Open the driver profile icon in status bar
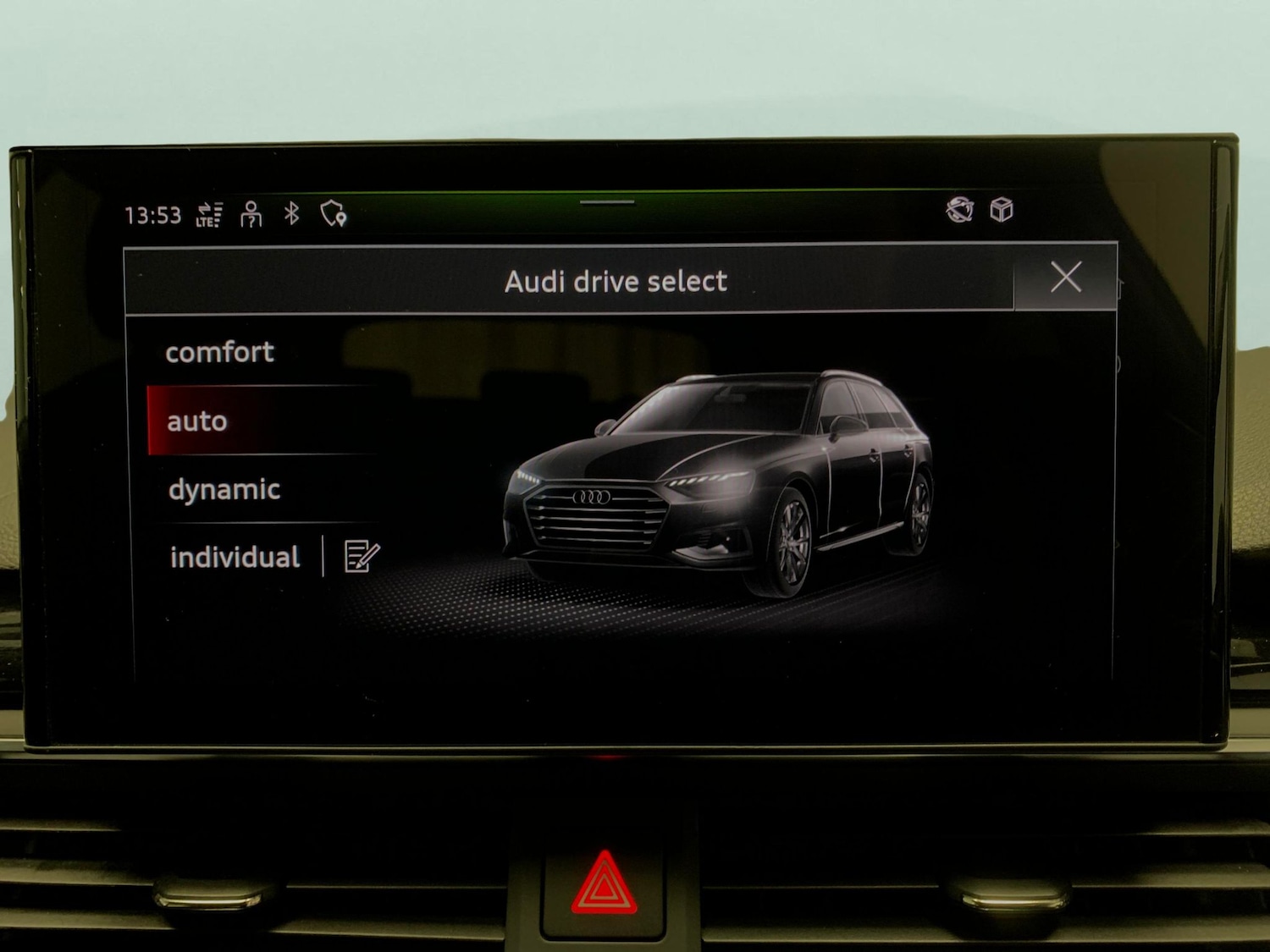The height and width of the screenshot is (952, 1270). (x=251, y=212)
